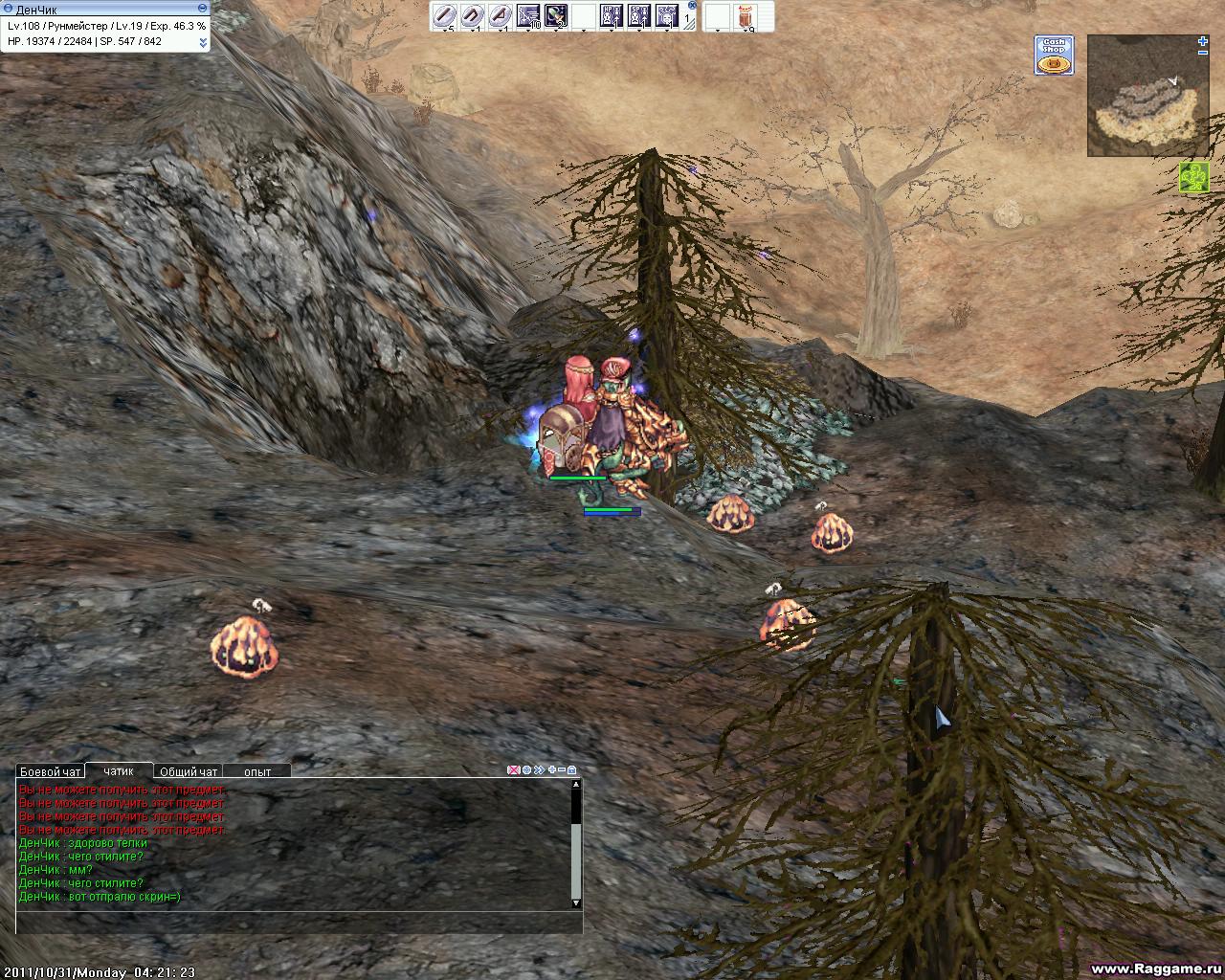This screenshot has height=980, width=1225.
Task: Expand the basic info panel arrow
Action: 203,42
